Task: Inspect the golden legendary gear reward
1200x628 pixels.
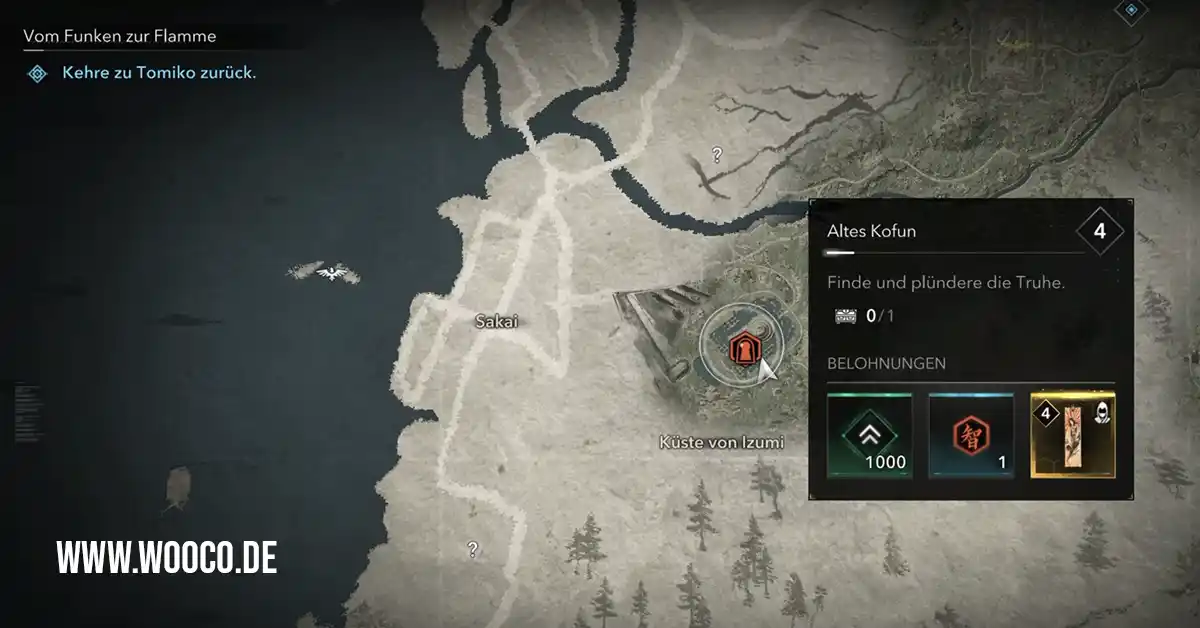Action: 1072,435
